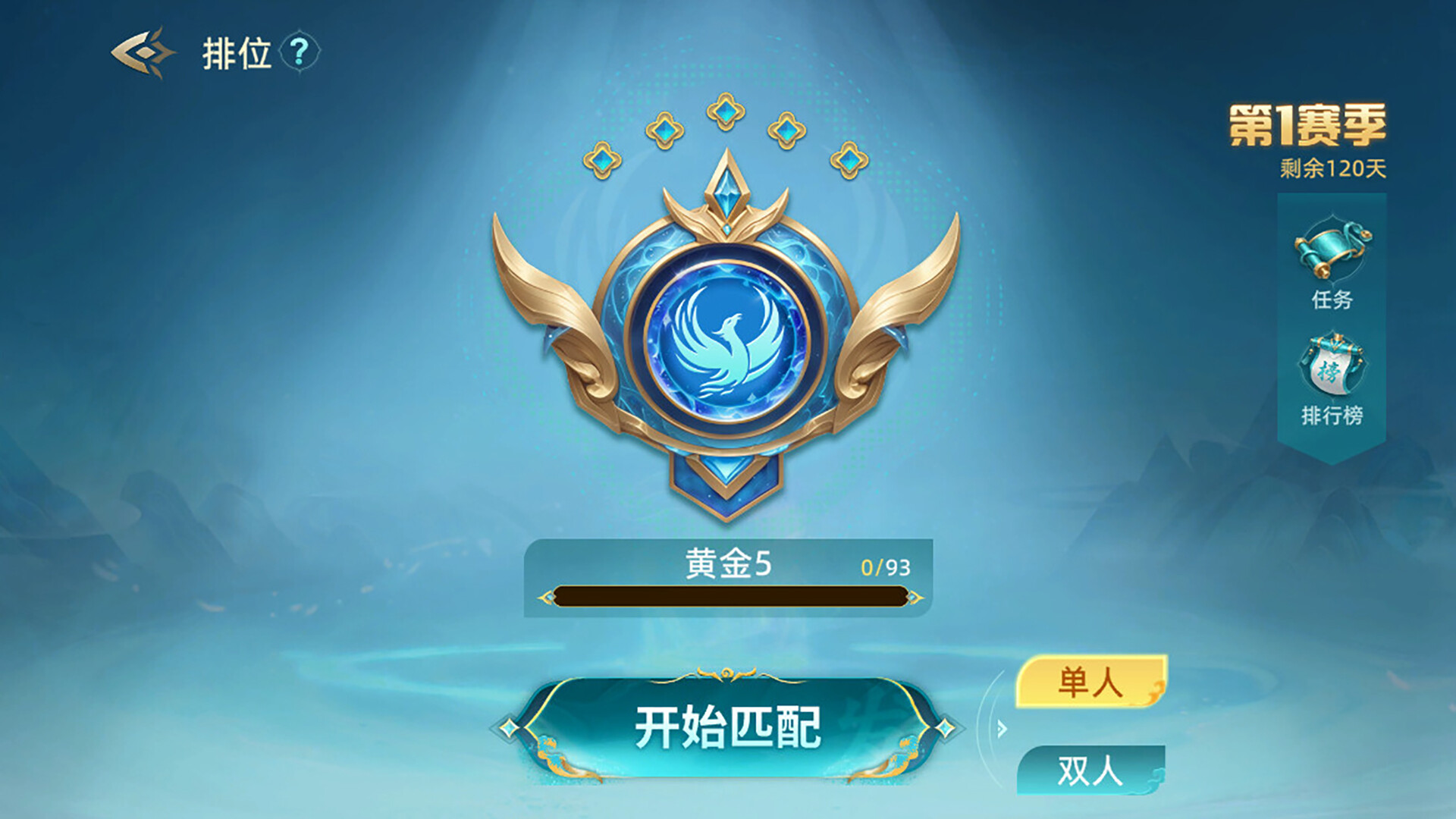This screenshot has width=1456, height=819.
Task: Click the topmost star above the emblem
Action: pyautogui.click(x=726, y=112)
